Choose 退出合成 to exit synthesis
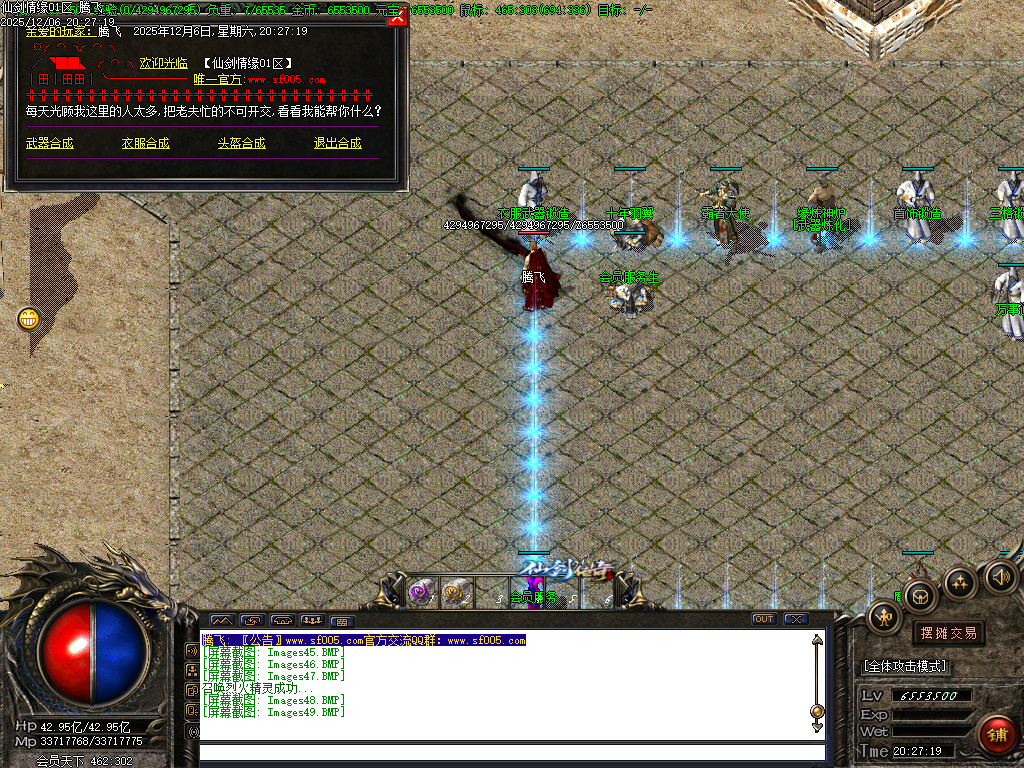This screenshot has height=768, width=1024. point(338,143)
